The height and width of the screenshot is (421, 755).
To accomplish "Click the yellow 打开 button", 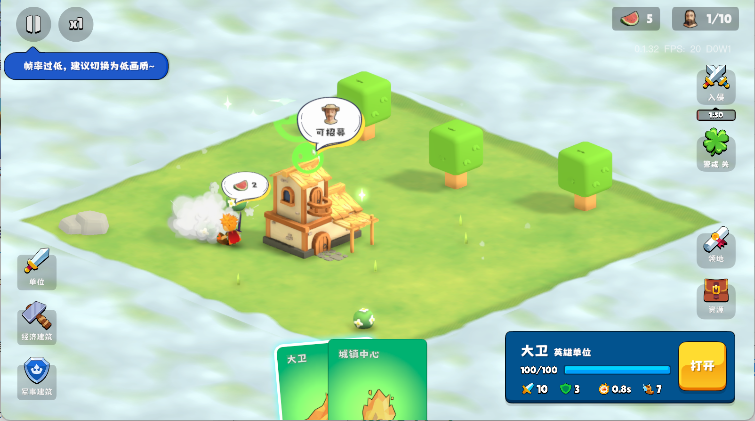I will coord(702,366).
